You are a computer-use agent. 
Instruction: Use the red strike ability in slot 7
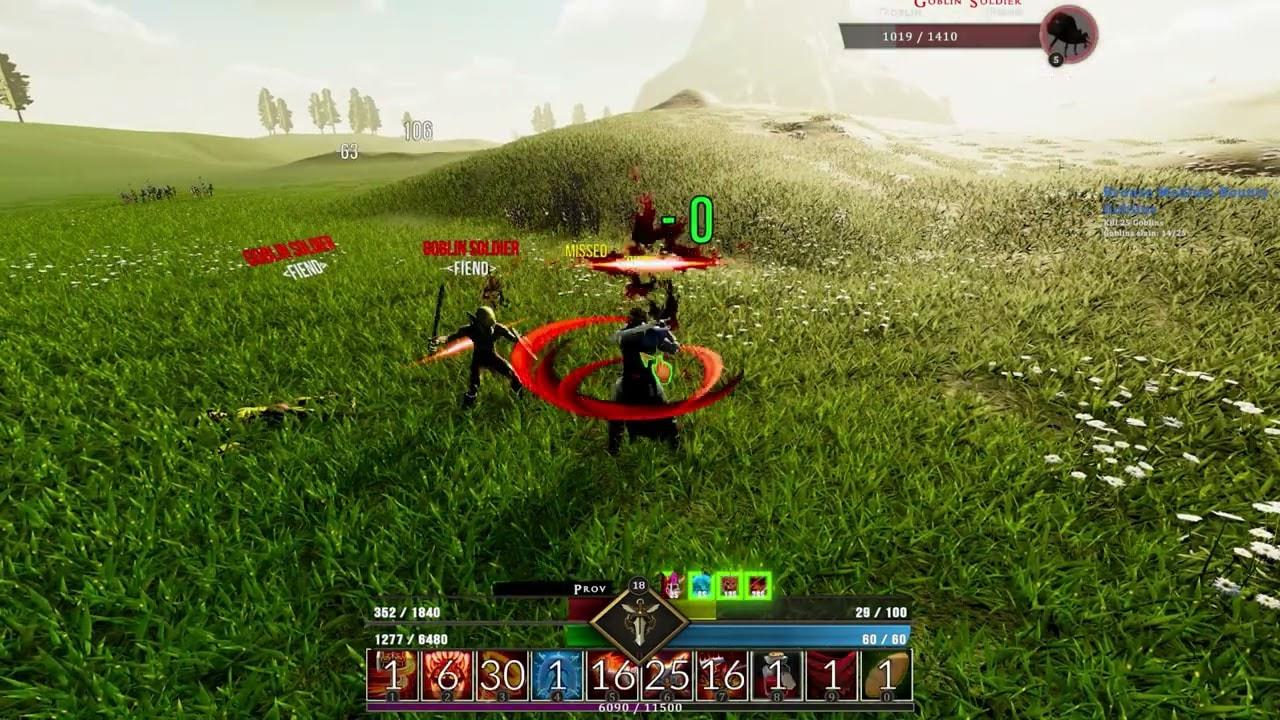point(722,676)
